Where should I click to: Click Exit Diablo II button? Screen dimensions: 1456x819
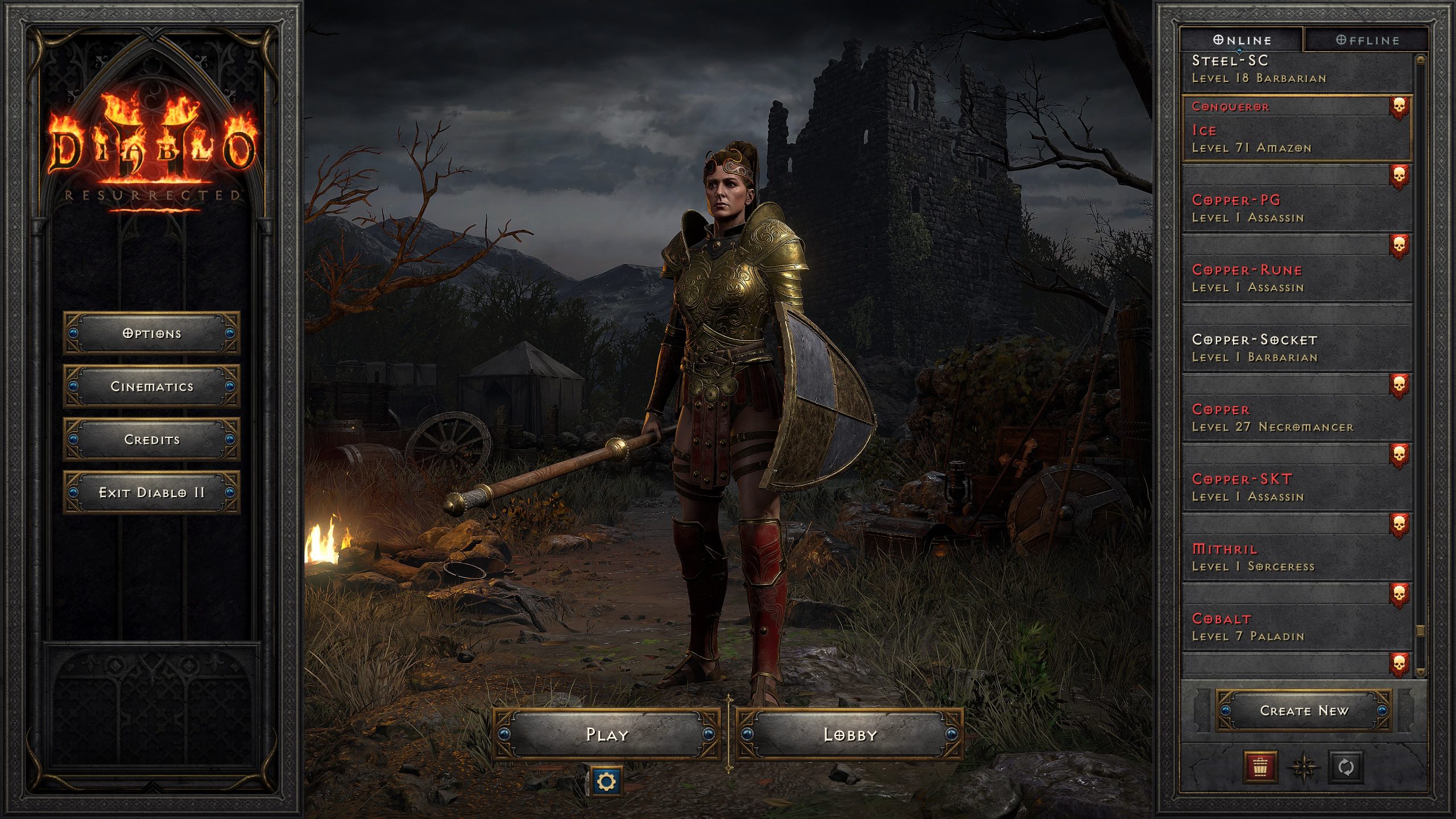(x=151, y=492)
